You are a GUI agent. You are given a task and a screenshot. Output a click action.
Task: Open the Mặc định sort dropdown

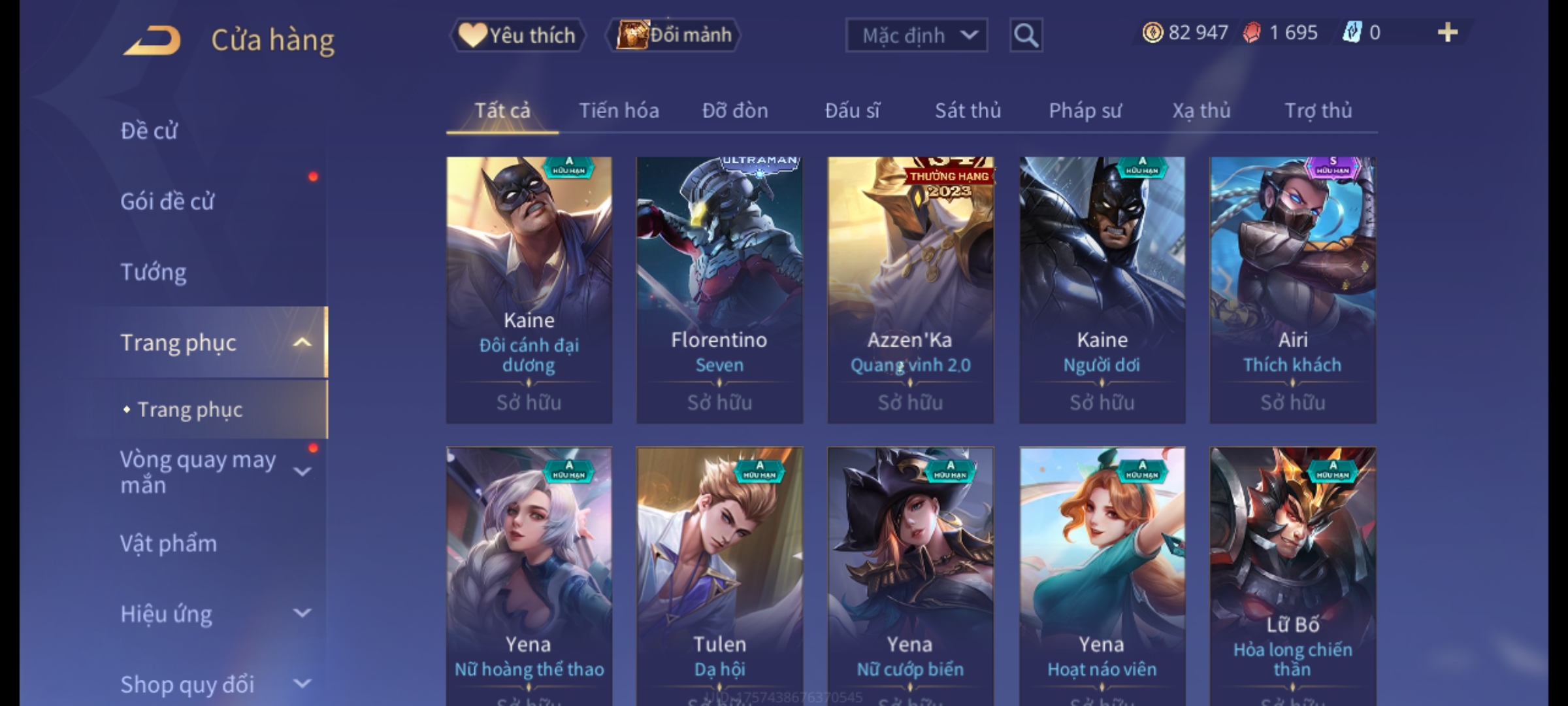coord(916,35)
